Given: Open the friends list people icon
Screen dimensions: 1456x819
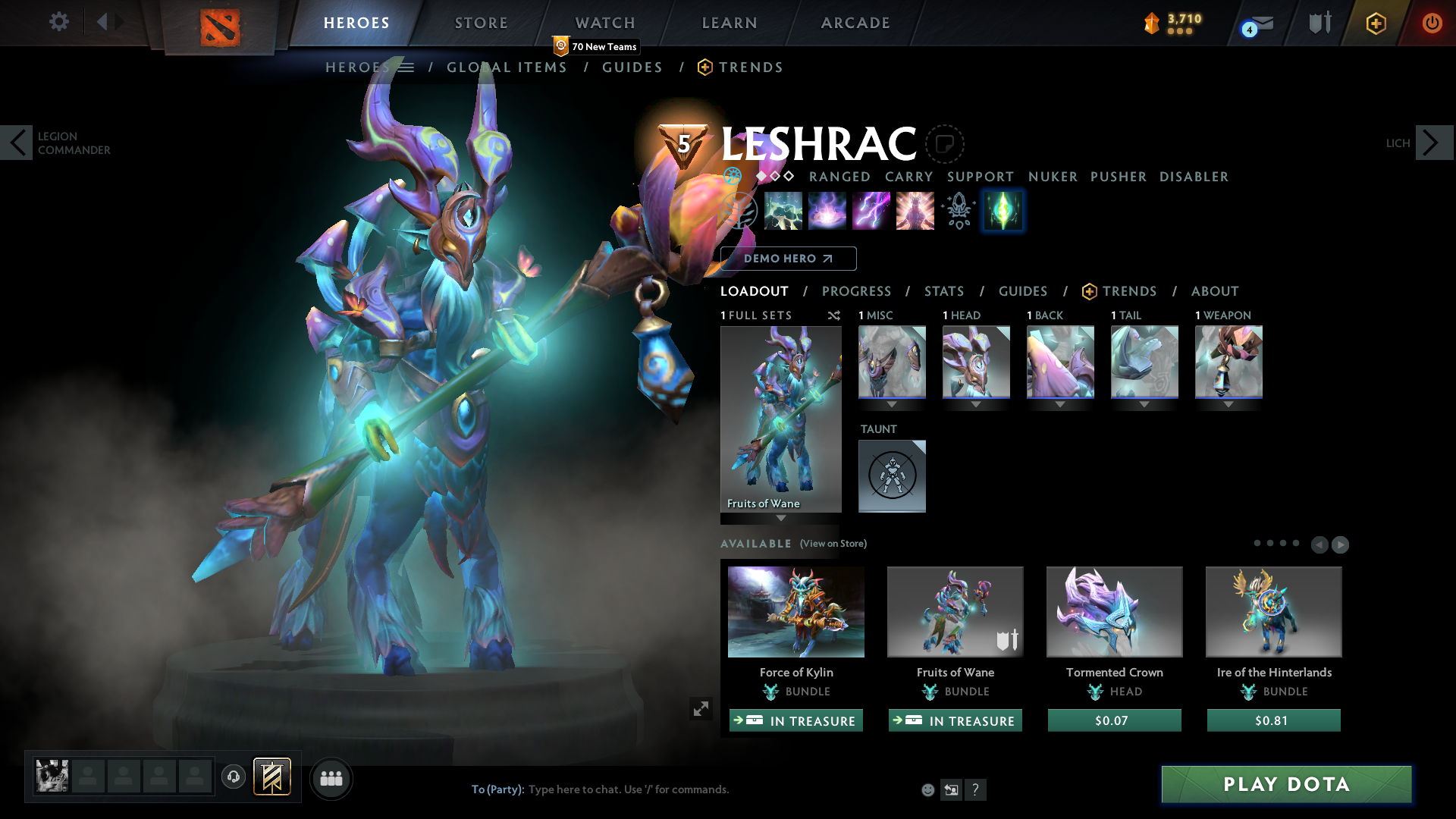Looking at the screenshot, I should point(331,778).
